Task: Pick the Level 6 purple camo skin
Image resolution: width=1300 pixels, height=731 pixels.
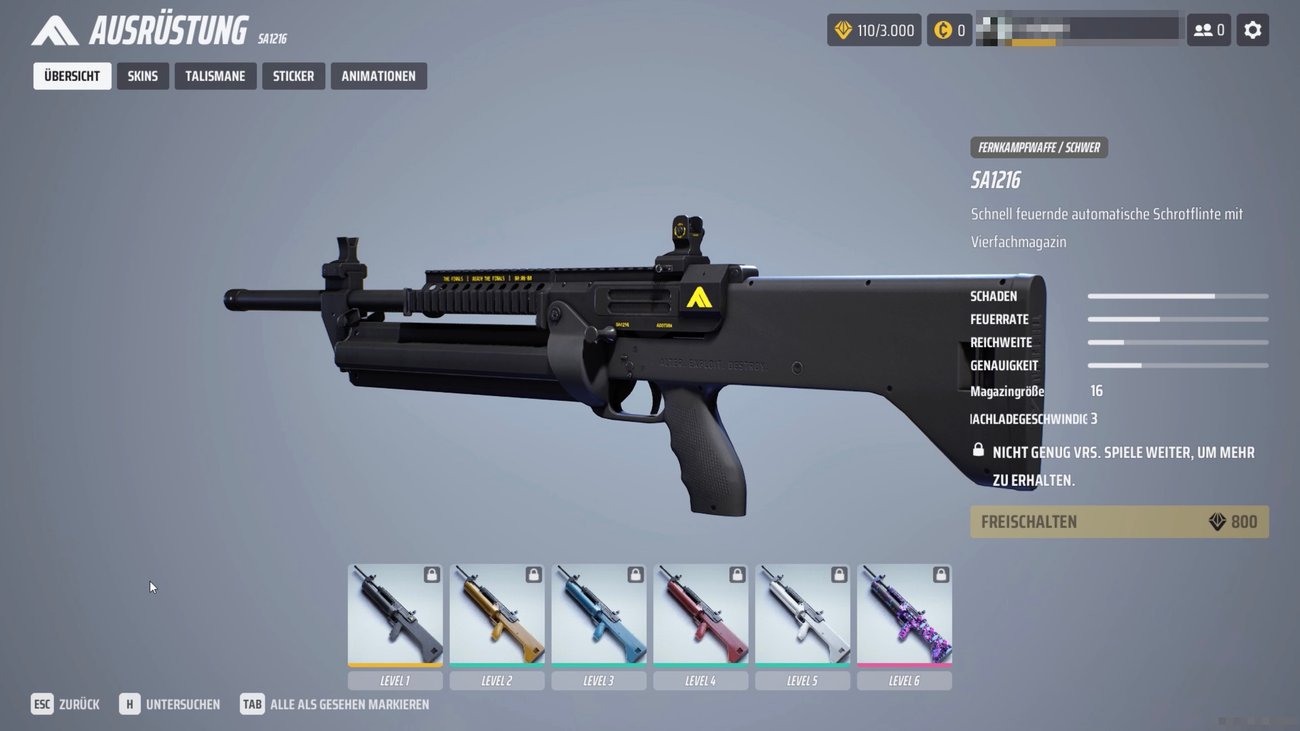Action: click(904, 615)
